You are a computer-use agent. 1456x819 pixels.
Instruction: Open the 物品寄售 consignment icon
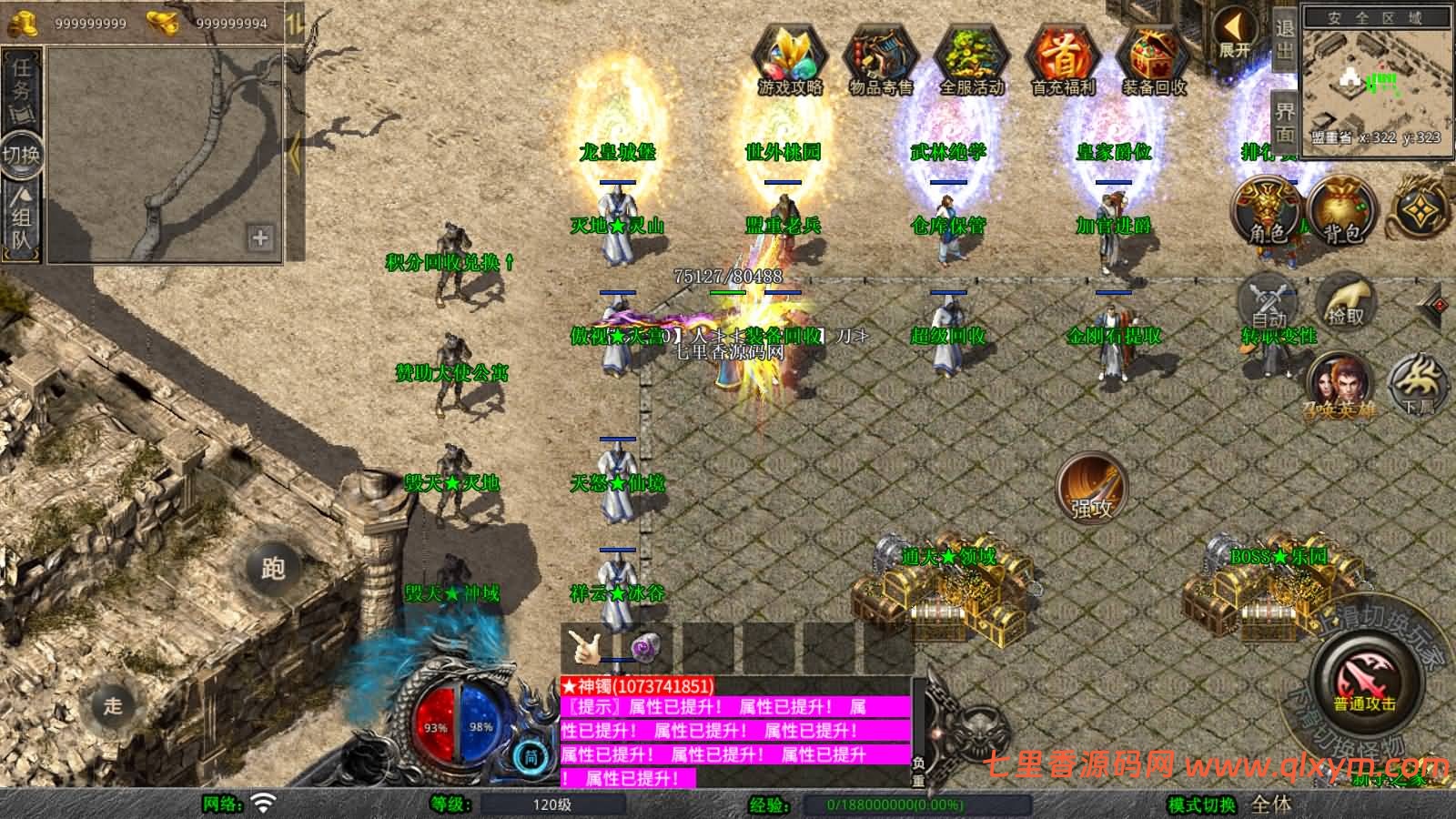coord(880,59)
